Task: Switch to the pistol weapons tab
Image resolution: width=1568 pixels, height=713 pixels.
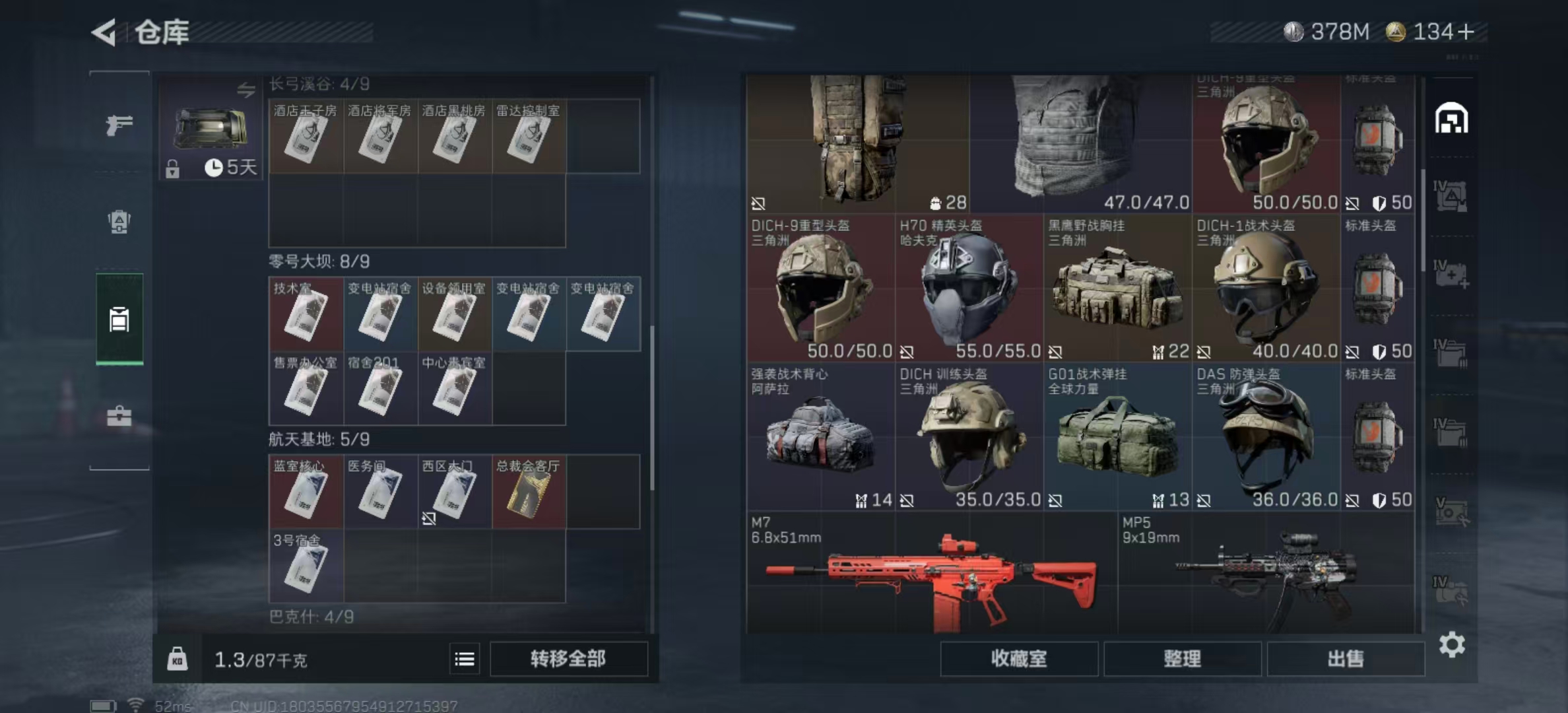Action: [x=119, y=125]
